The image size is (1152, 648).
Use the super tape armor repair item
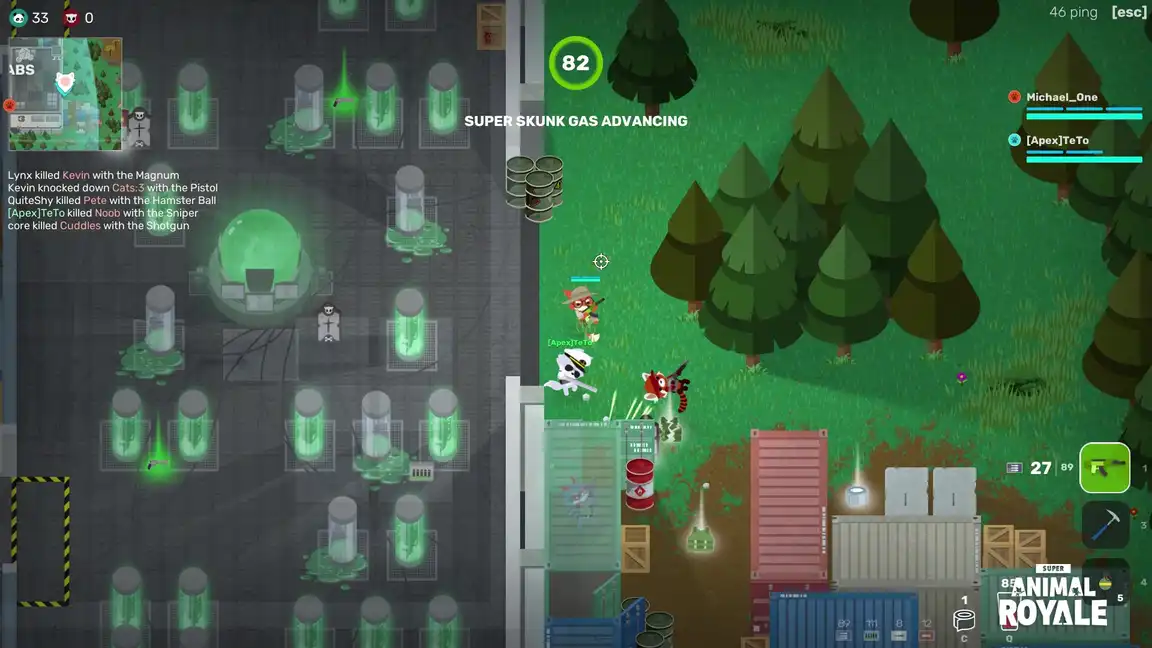(964, 620)
